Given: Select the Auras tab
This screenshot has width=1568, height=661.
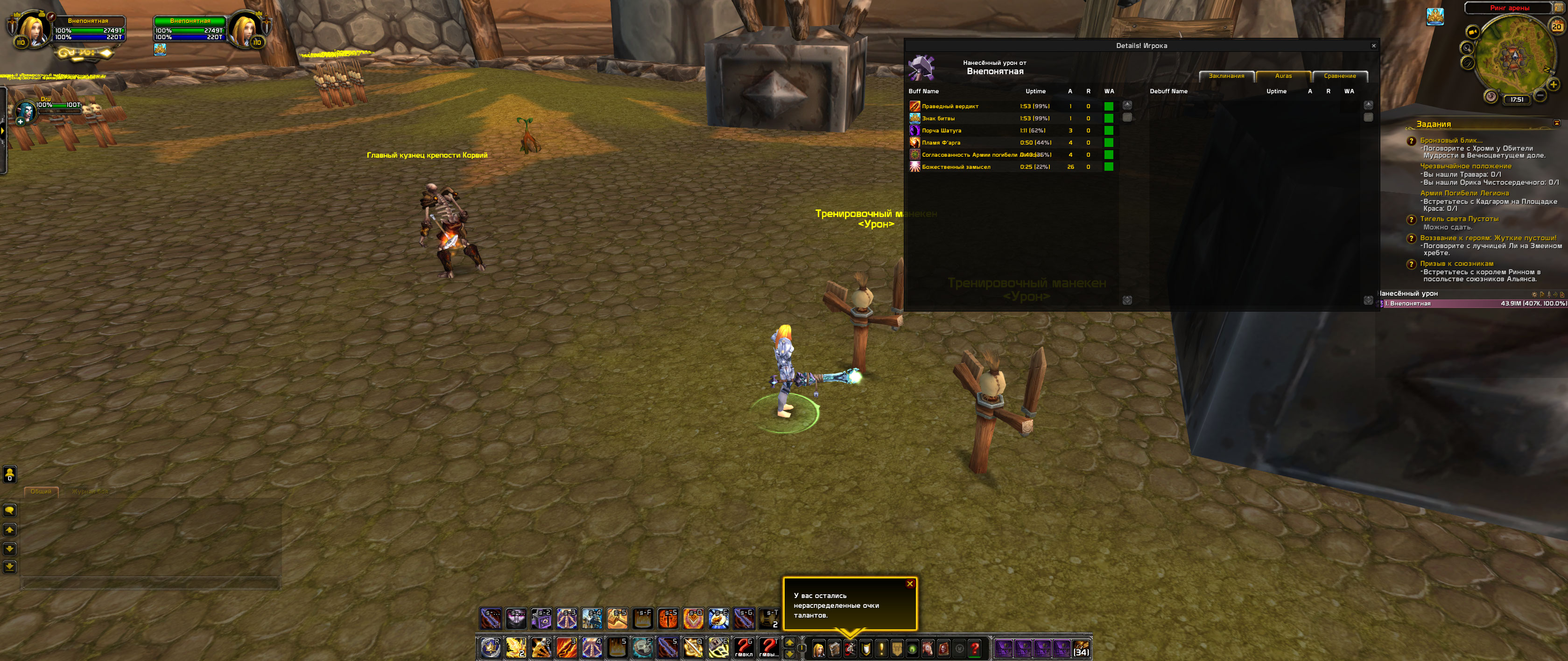Looking at the screenshot, I should click(1283, 76).
